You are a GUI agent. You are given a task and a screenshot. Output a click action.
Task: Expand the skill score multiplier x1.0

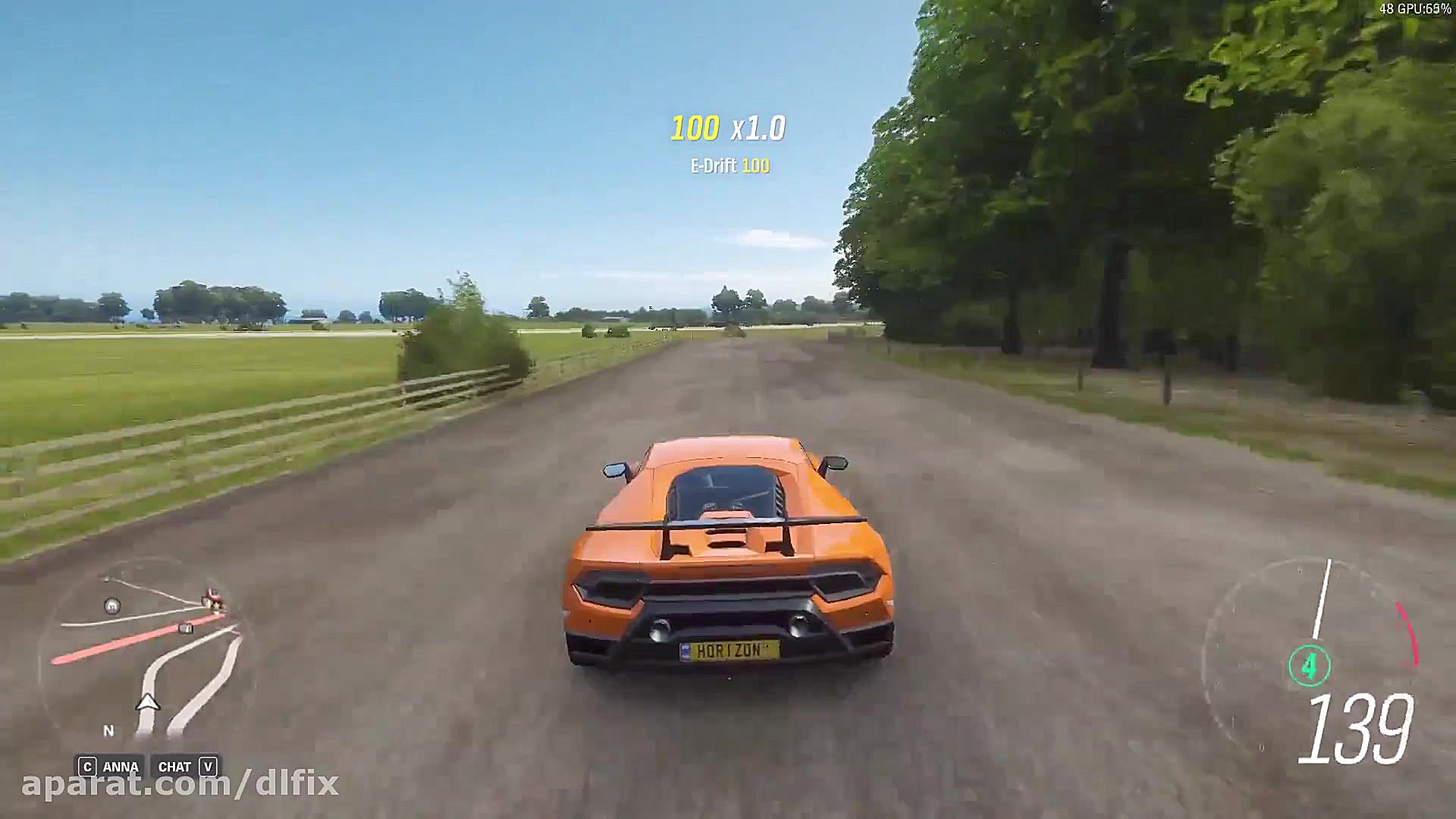coord(759,127)
